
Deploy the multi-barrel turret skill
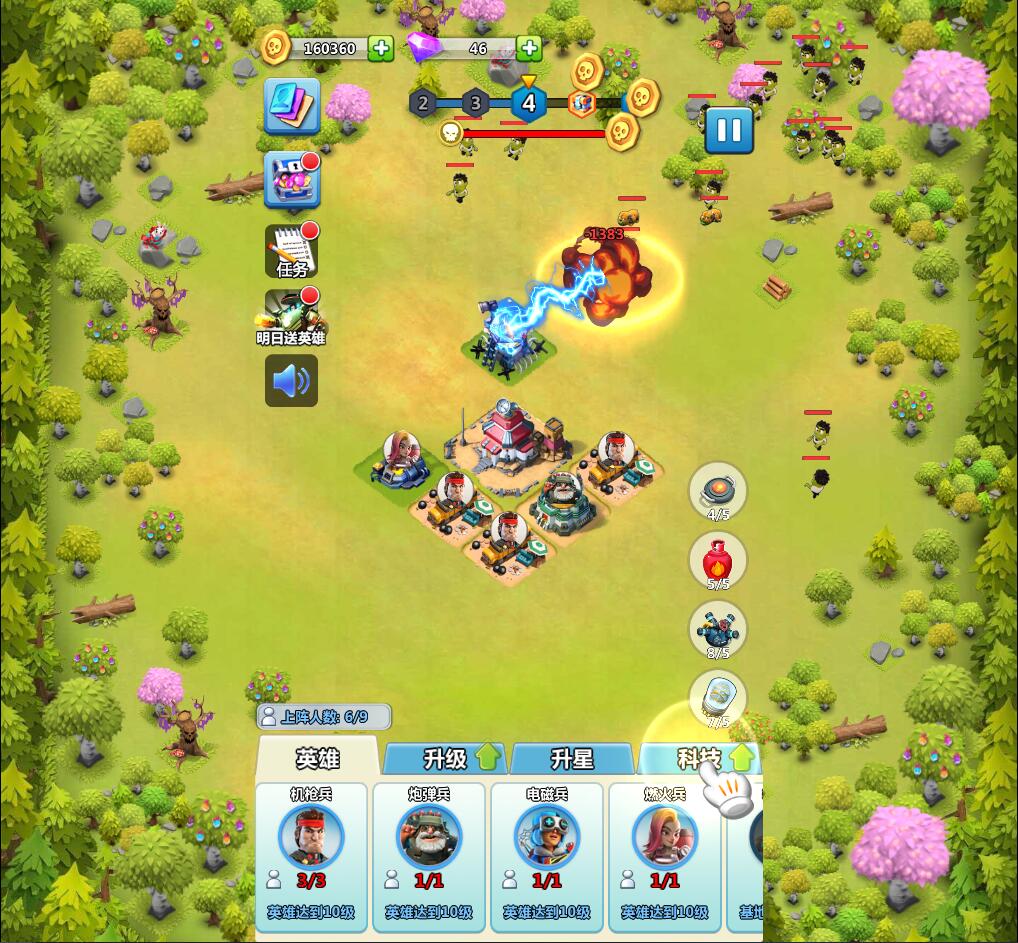(x=718, y=629)
